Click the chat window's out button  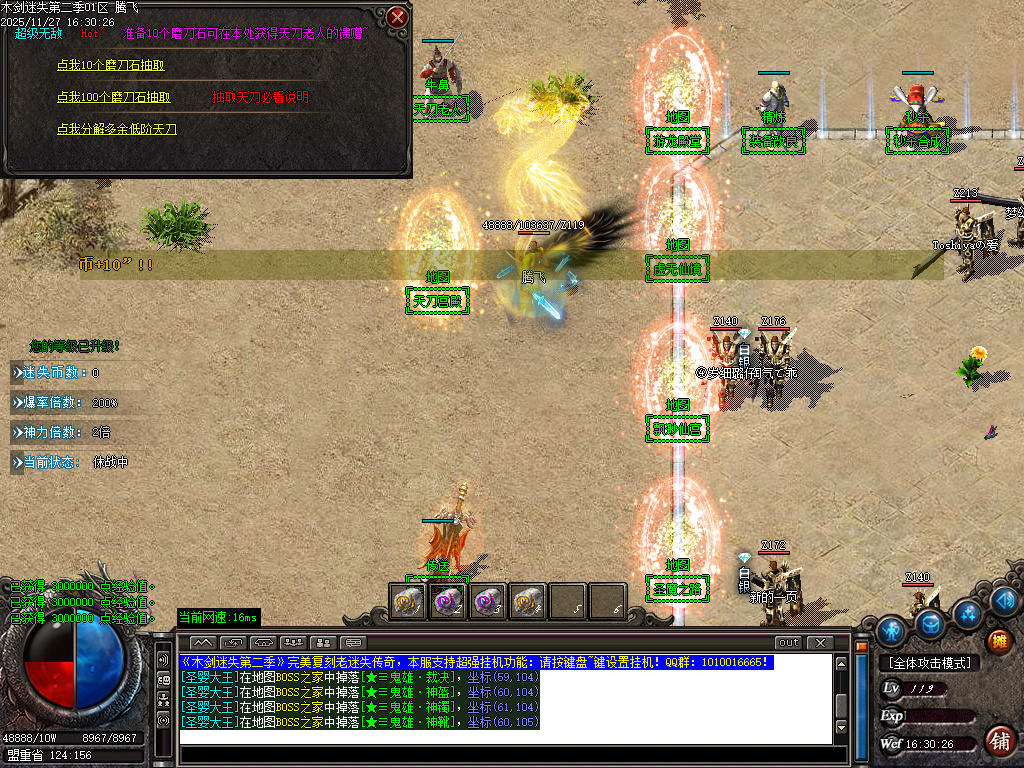tap(788, 642)
